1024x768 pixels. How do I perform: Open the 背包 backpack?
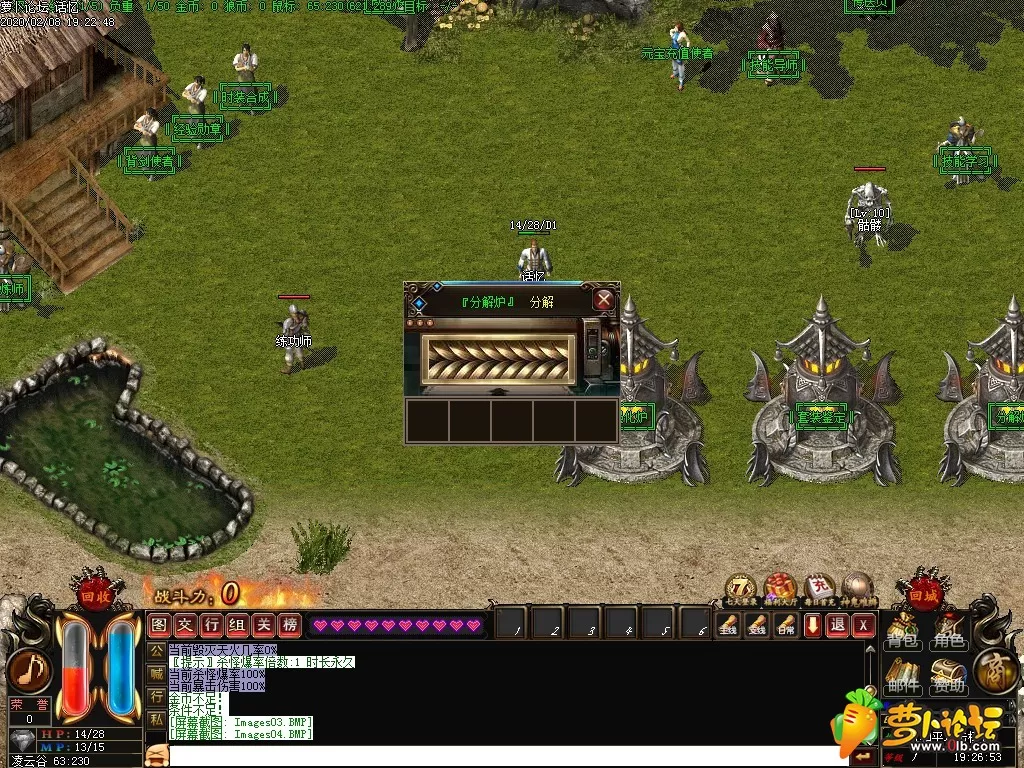coord(902,633)
